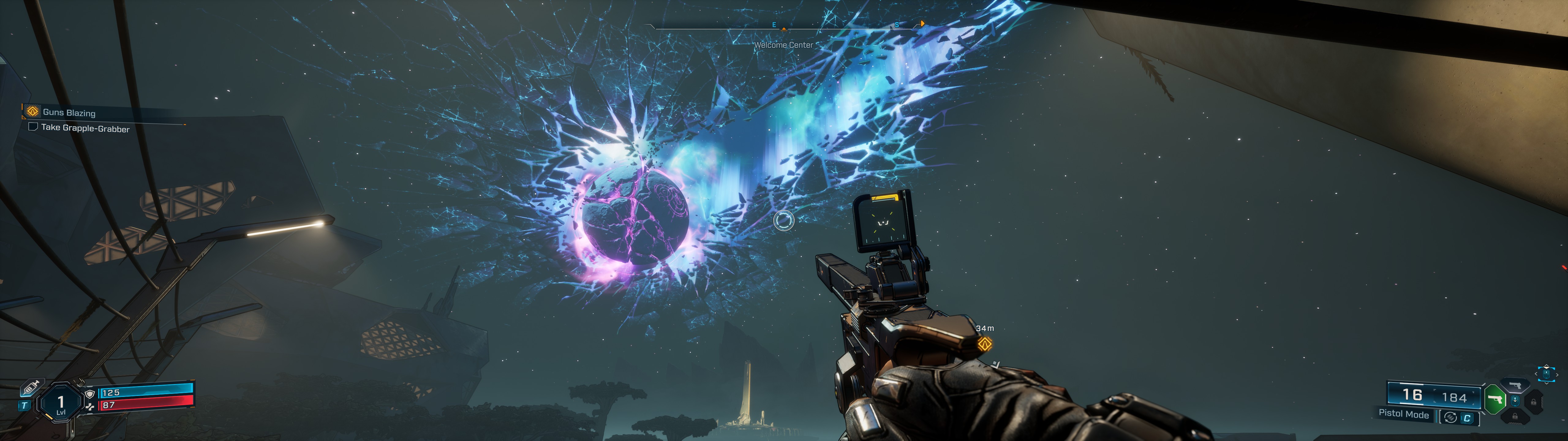
Task: Toggle the ammo-swap weapon mode icon
Action: 1450,417
